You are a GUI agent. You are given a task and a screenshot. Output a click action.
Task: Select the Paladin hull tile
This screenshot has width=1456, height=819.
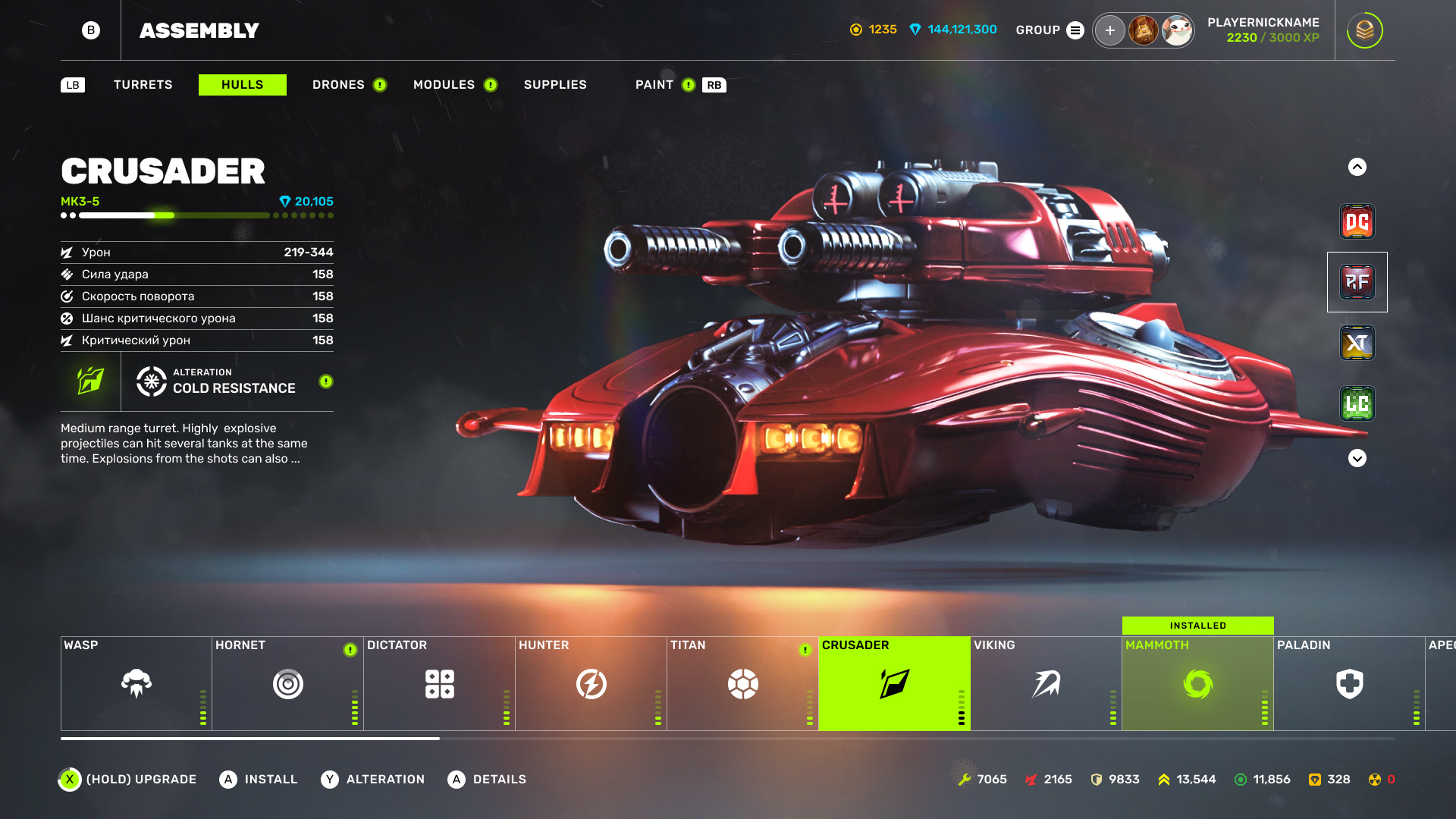point(1350,683)
